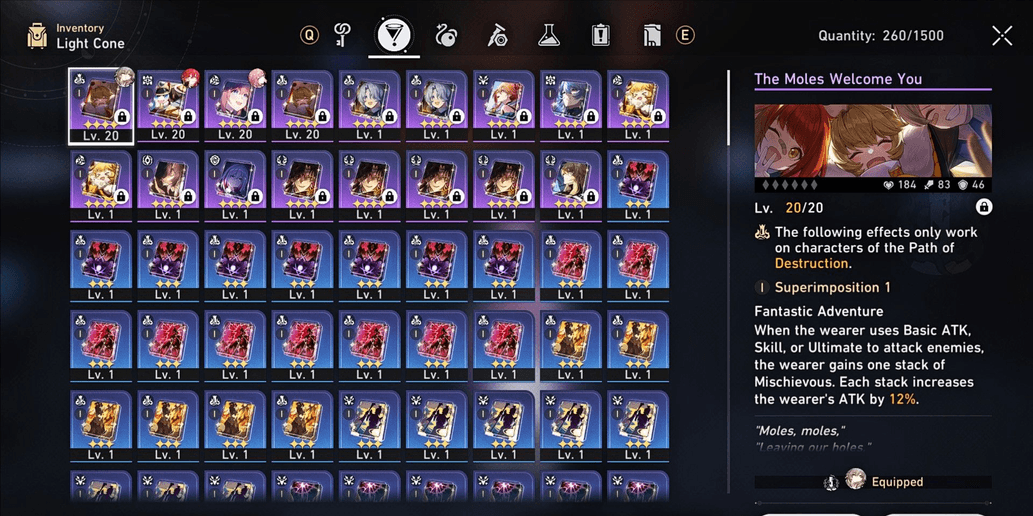The height and width of the screenshot is (516, 1033).
Task: Switch to the bolt and nut materials tab
Action: (x=497, y=36)
